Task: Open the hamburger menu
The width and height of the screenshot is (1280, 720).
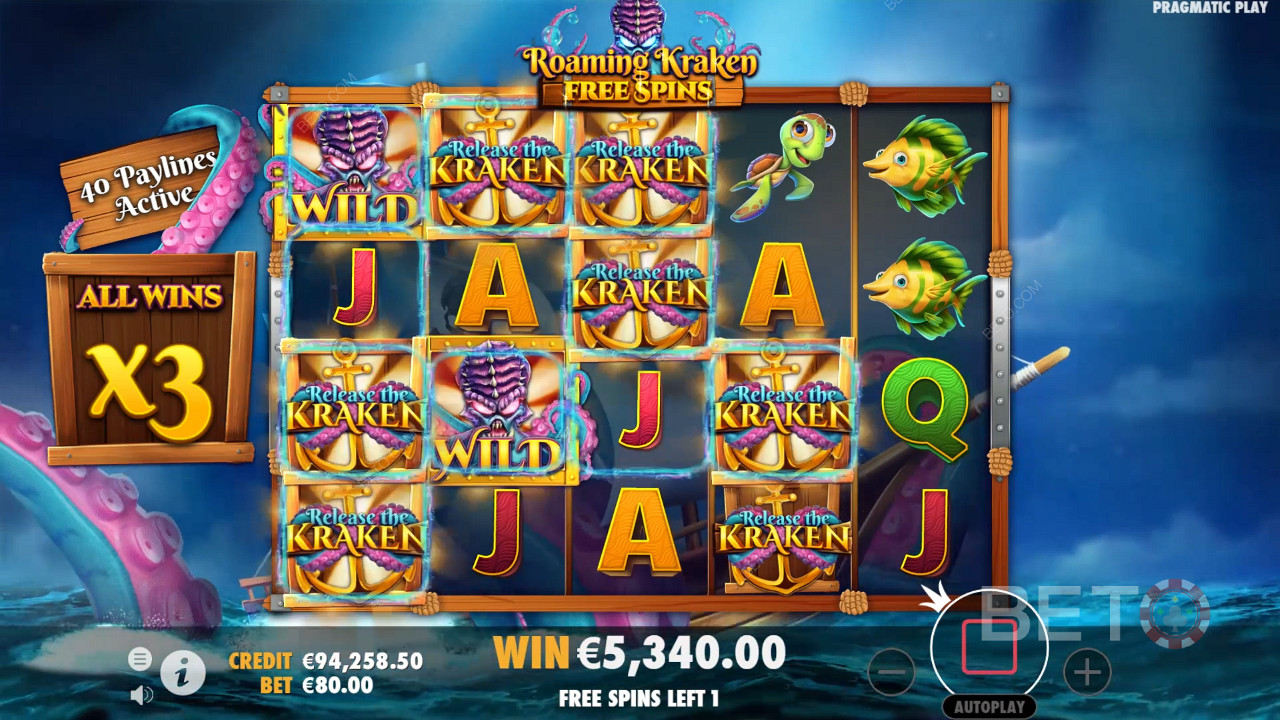Action: [x=140, y=658]
